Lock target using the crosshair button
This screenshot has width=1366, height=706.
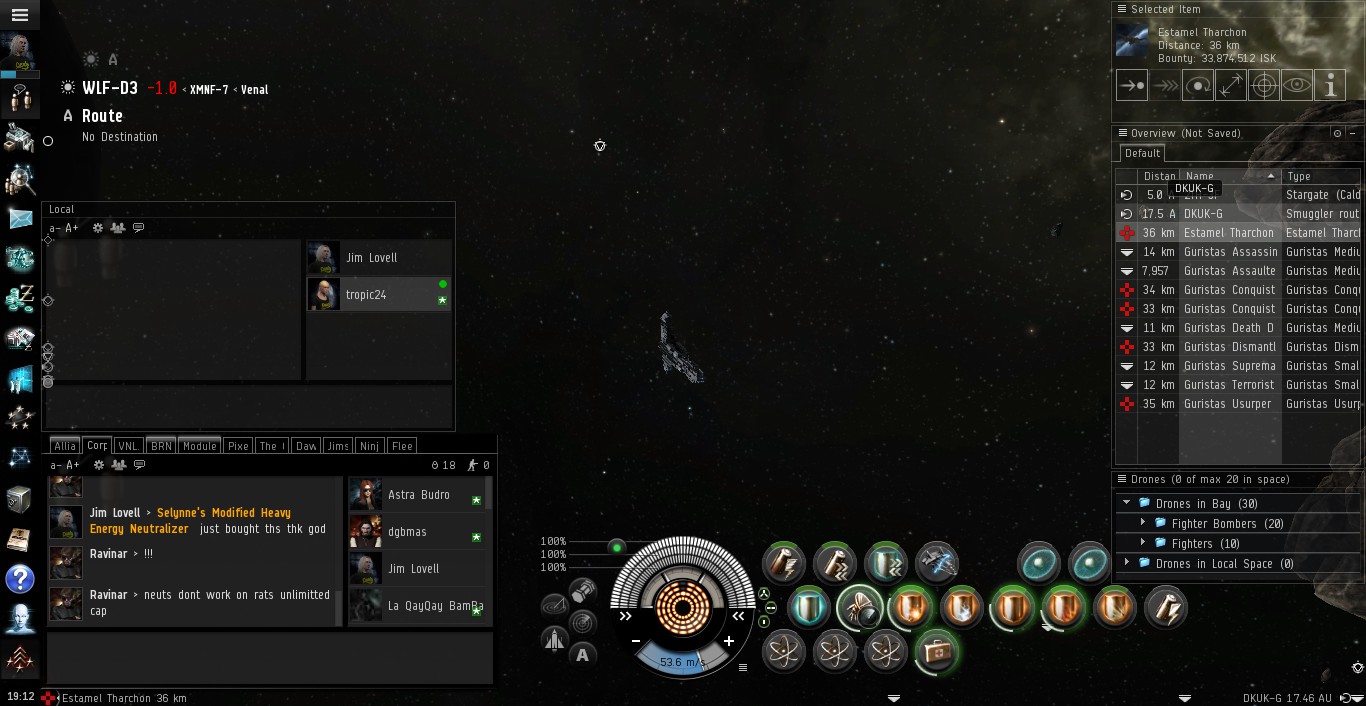pyautogui.click(x=1264, y=86)
